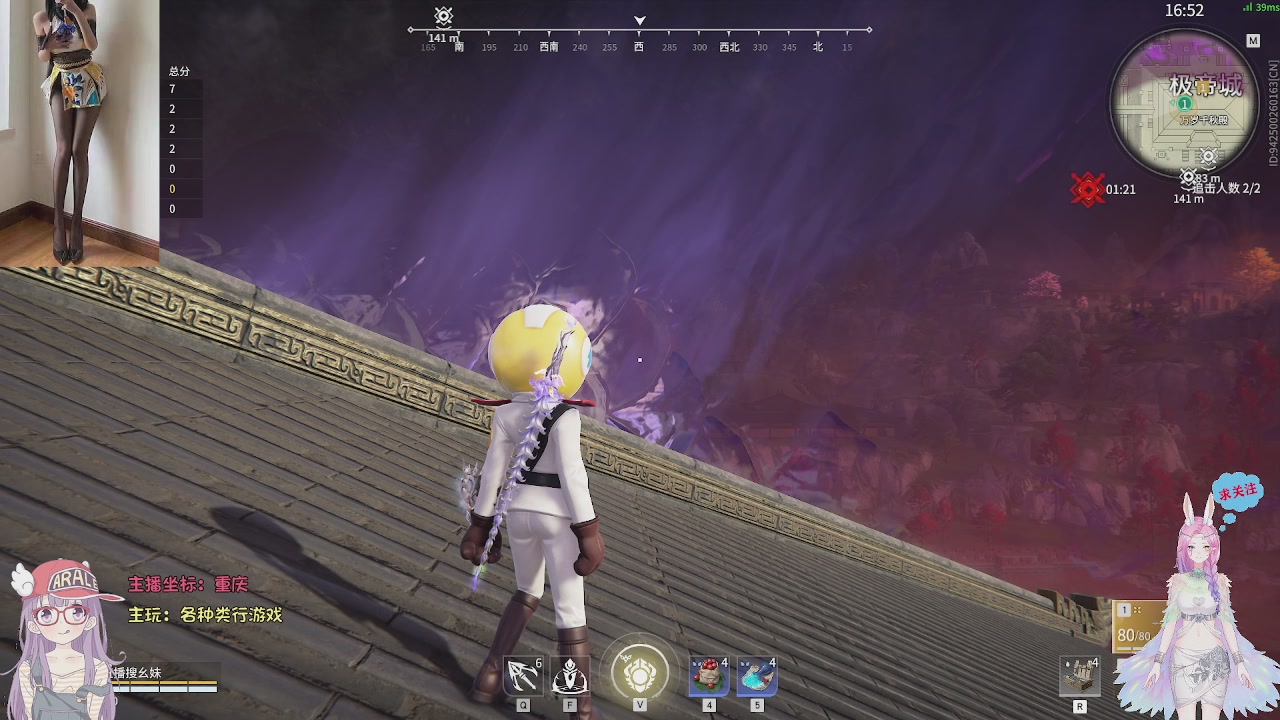Click the red crossed-swords pursuit marker
This screenshot has height=720, width=1280.
1087,189
